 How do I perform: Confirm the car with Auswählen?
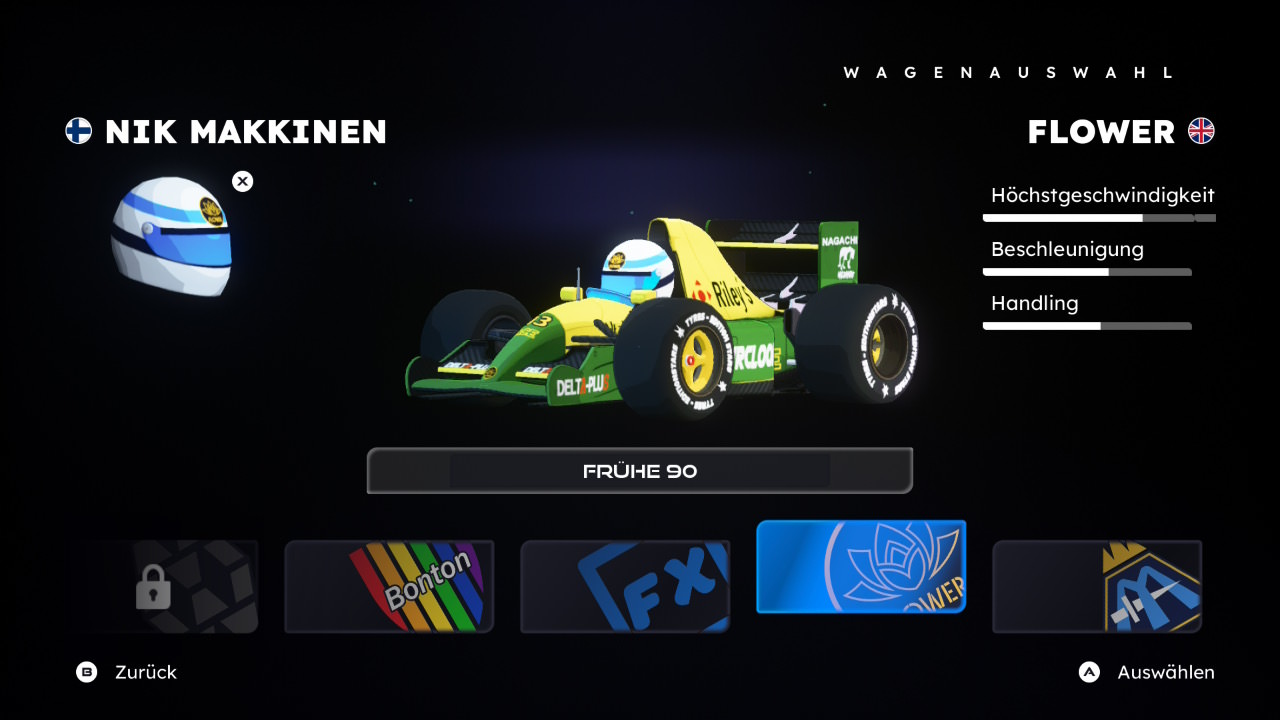(x=1147, y=672)
